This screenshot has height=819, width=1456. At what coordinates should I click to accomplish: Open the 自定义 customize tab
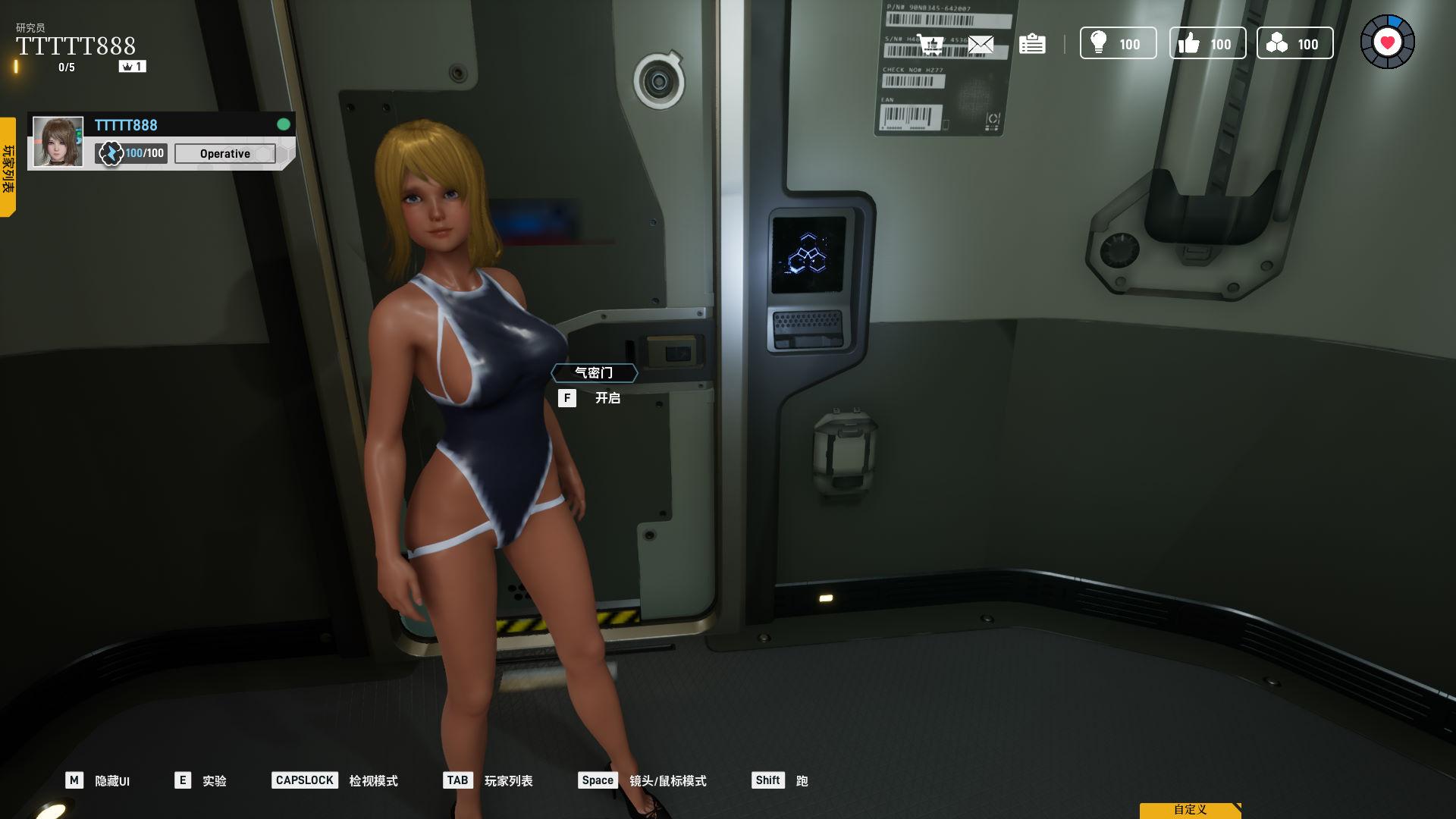(x=1190, y=810)
